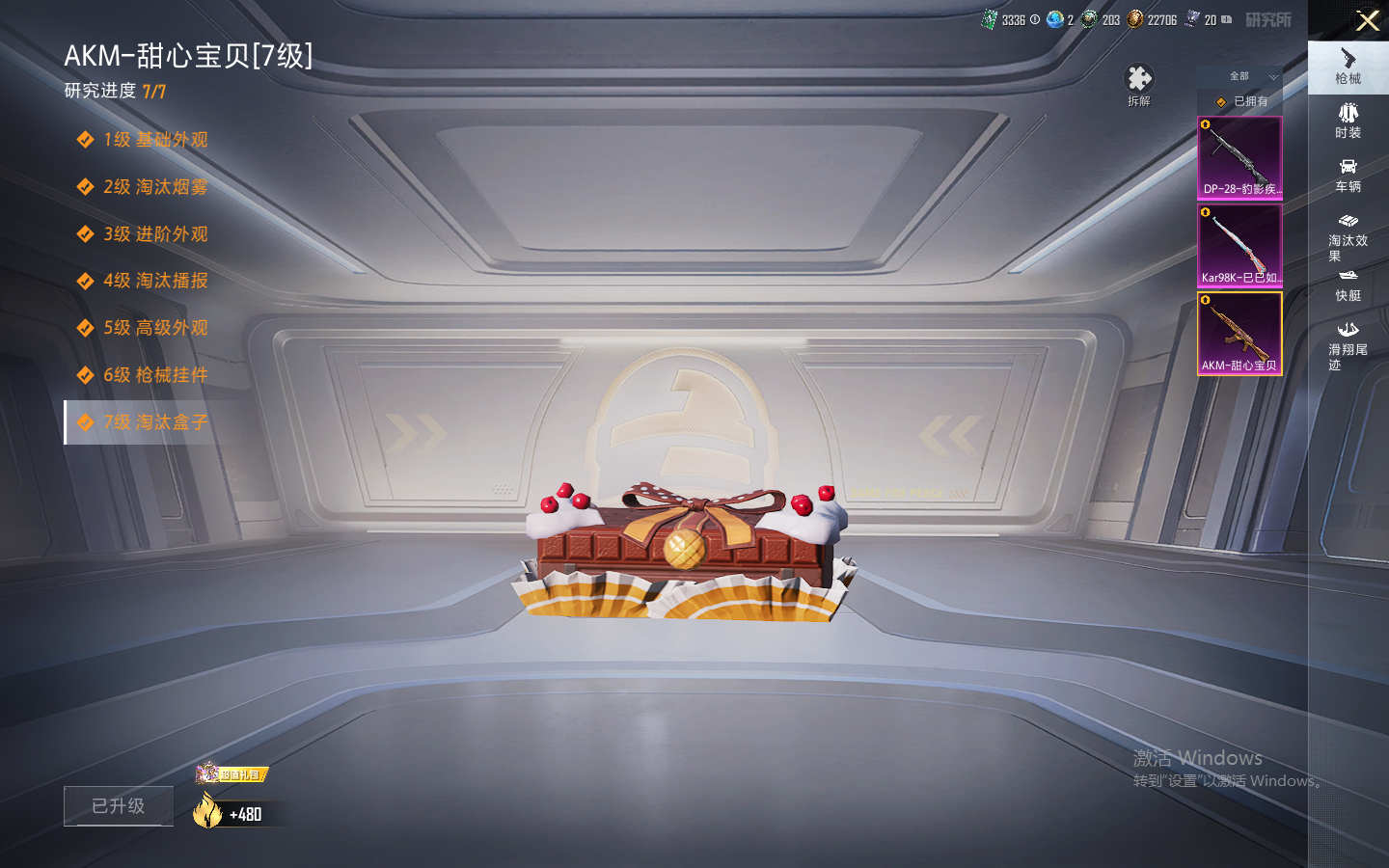
Task: Click the 已升级 button
Action: point(119,806)
